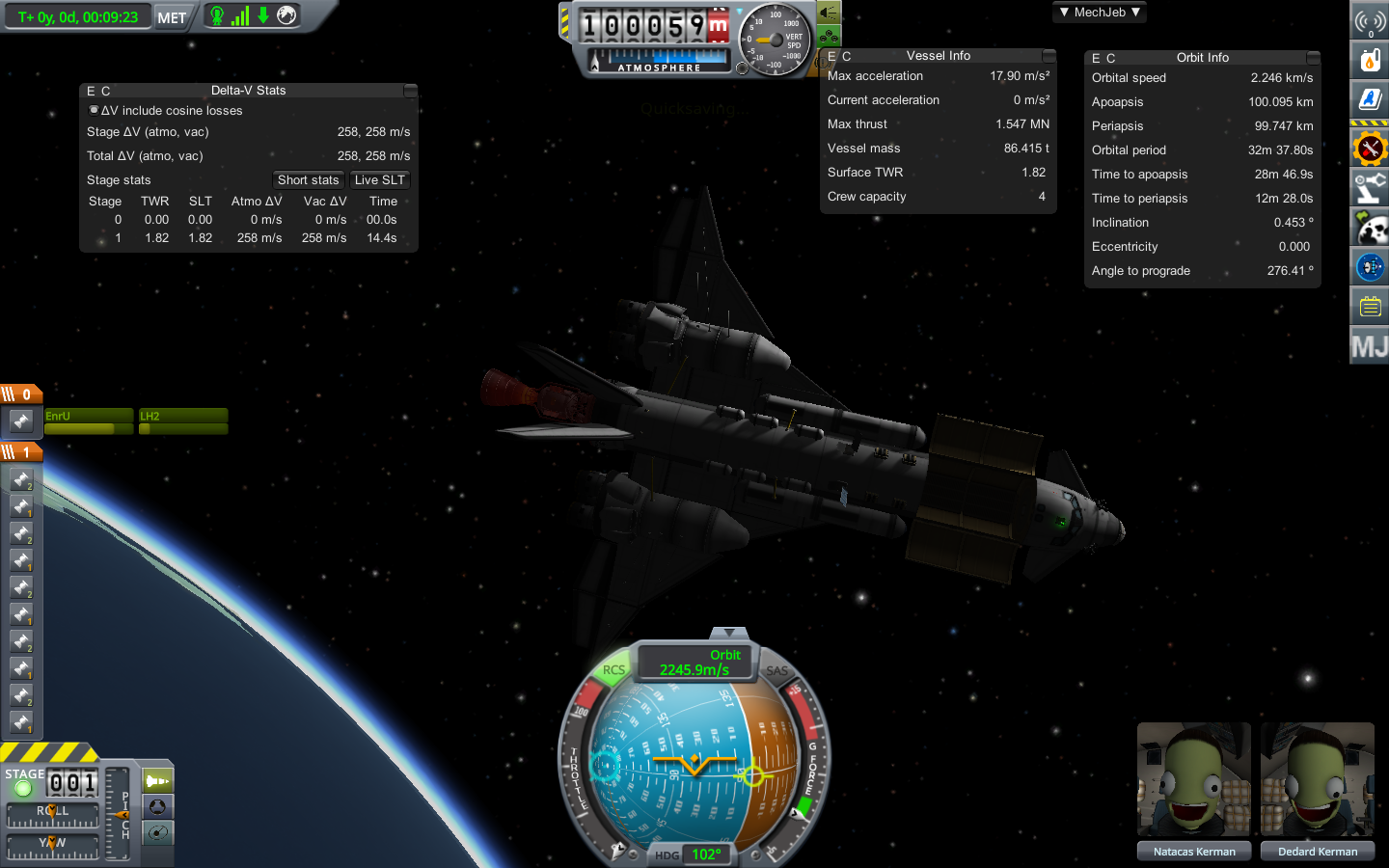
Task: Open the fuel resources panel icon
Action: [x=1370, y=61]
